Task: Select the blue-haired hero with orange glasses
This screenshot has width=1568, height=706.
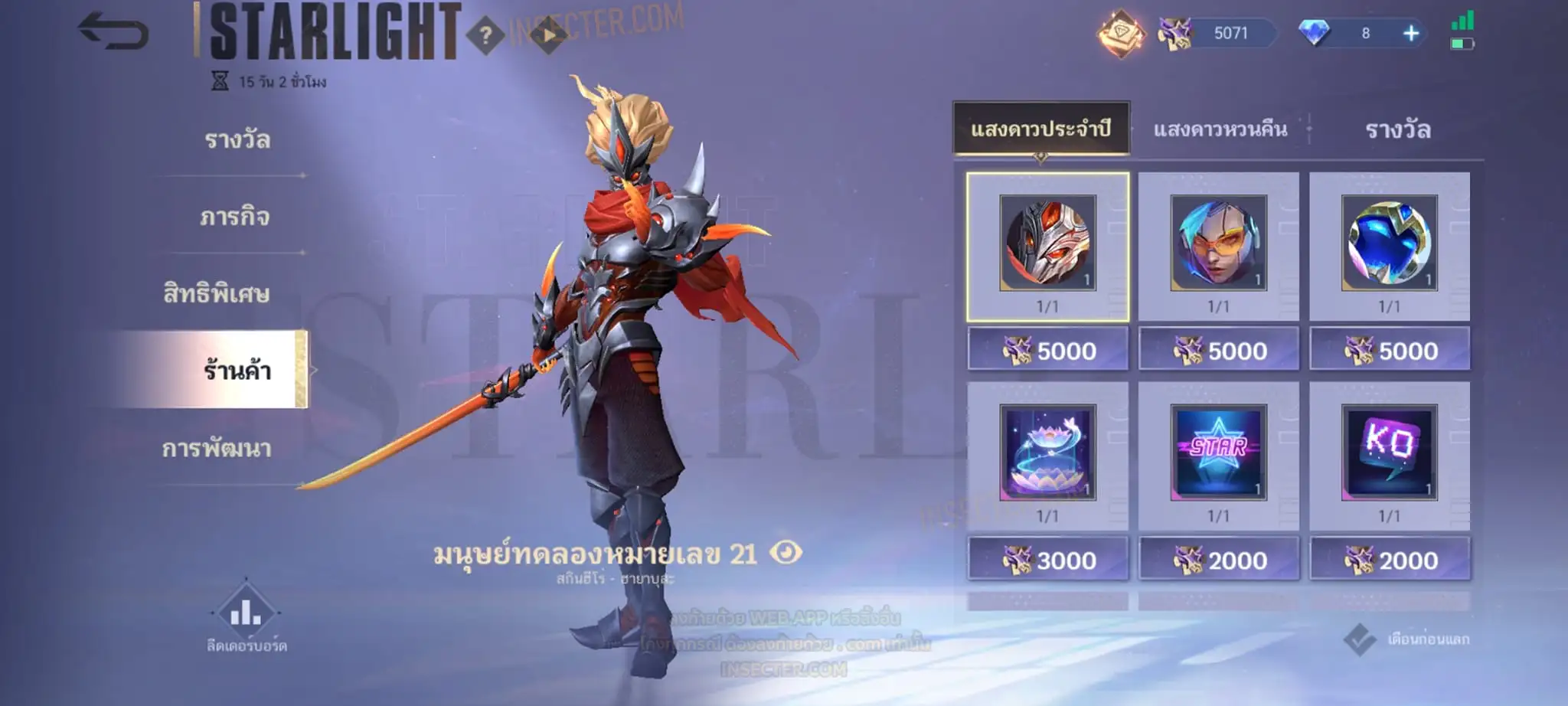Action: (1218, 244)
